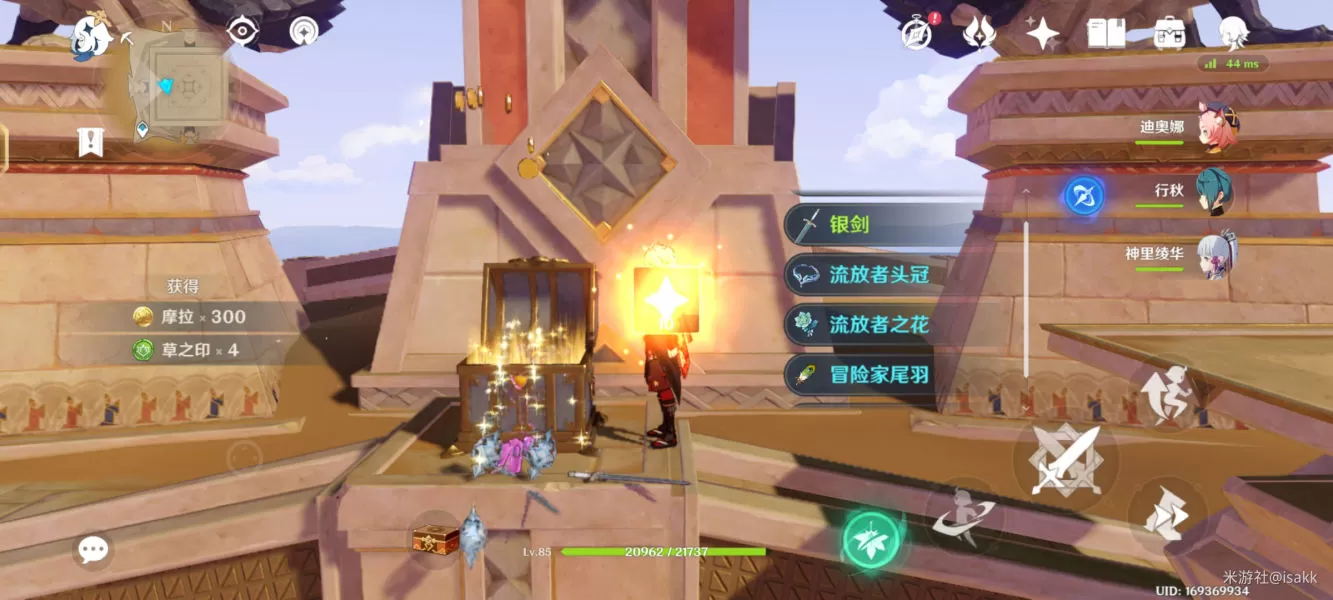The height and width of the screenshot is (600, 1333).
Task: Switch to party member 行秋
Action: [x=1214, y=190]
